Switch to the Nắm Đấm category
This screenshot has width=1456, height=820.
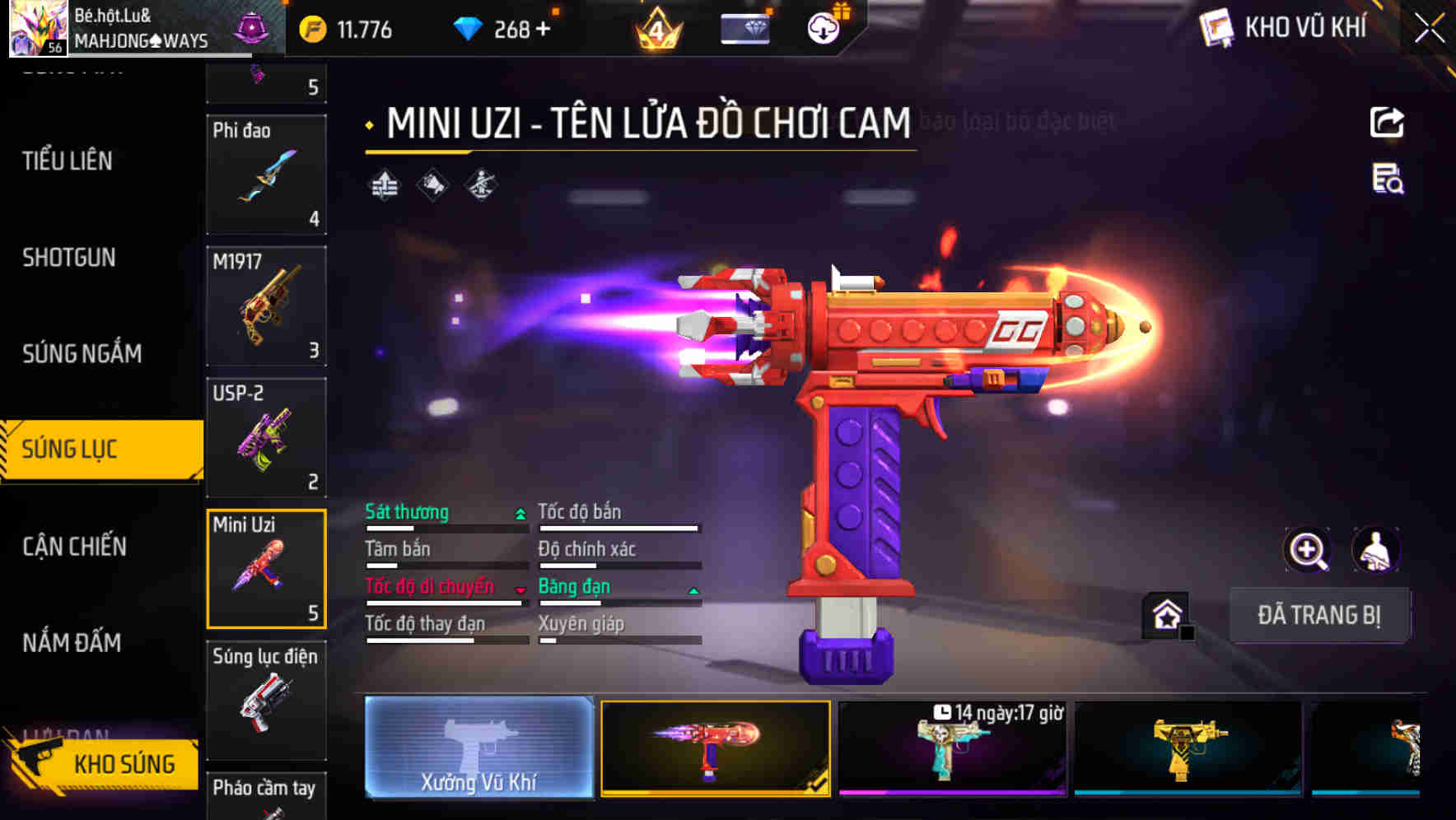click(x=72, y=642)
